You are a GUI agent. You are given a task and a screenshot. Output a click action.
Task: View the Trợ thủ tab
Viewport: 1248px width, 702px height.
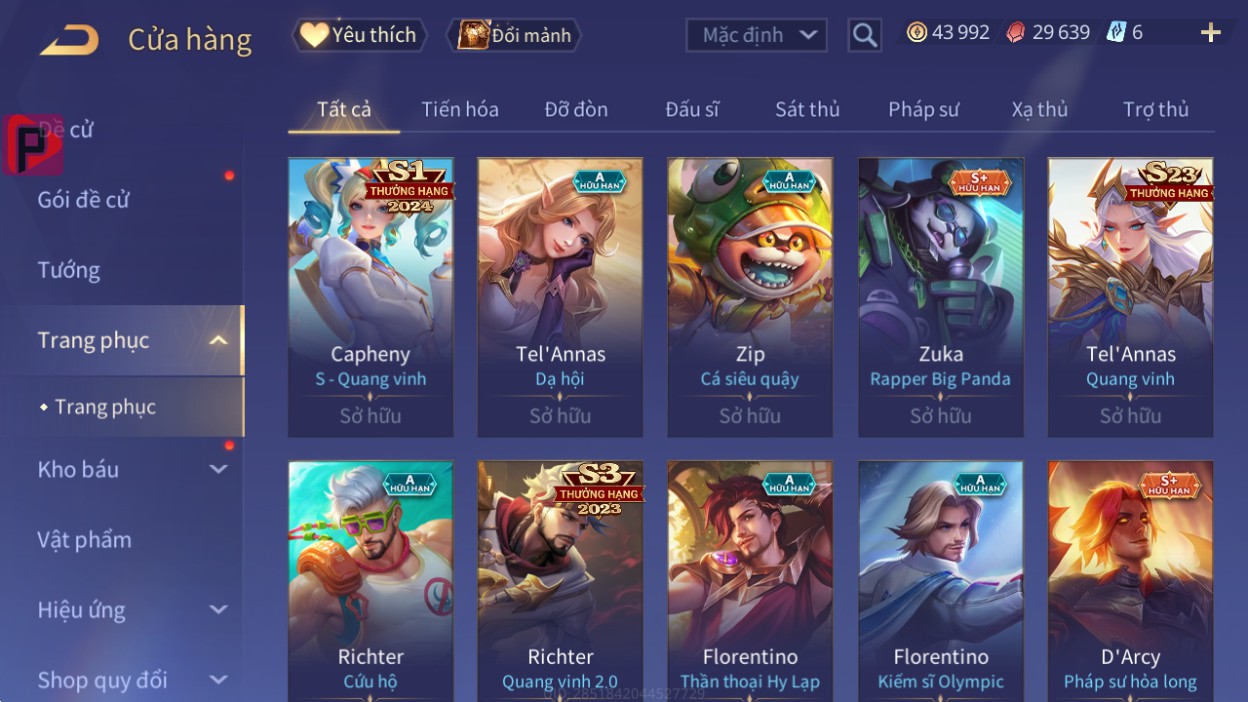pos(1155,110)
